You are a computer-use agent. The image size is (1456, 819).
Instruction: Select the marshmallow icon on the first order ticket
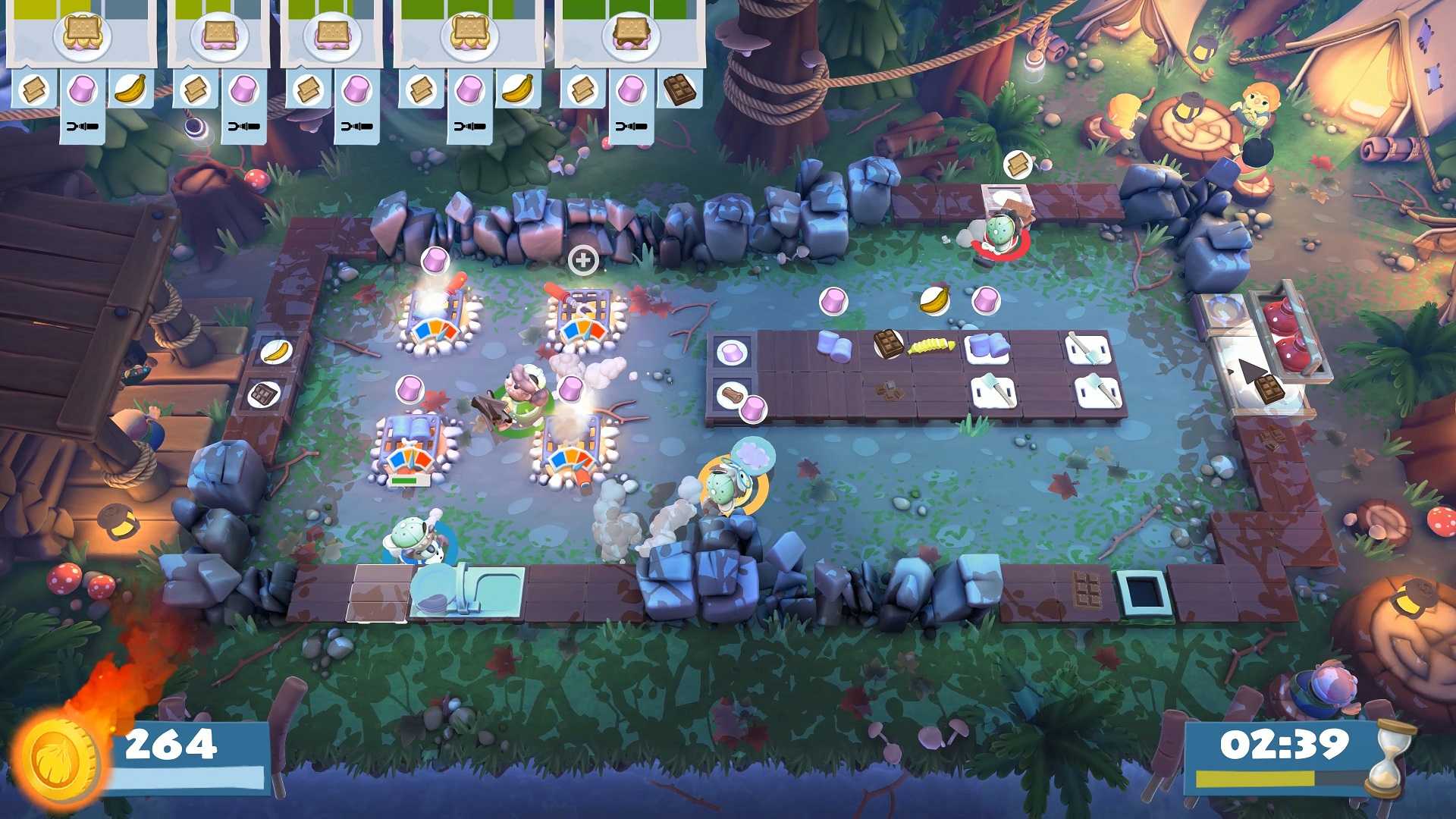click(x=85, y=89)
